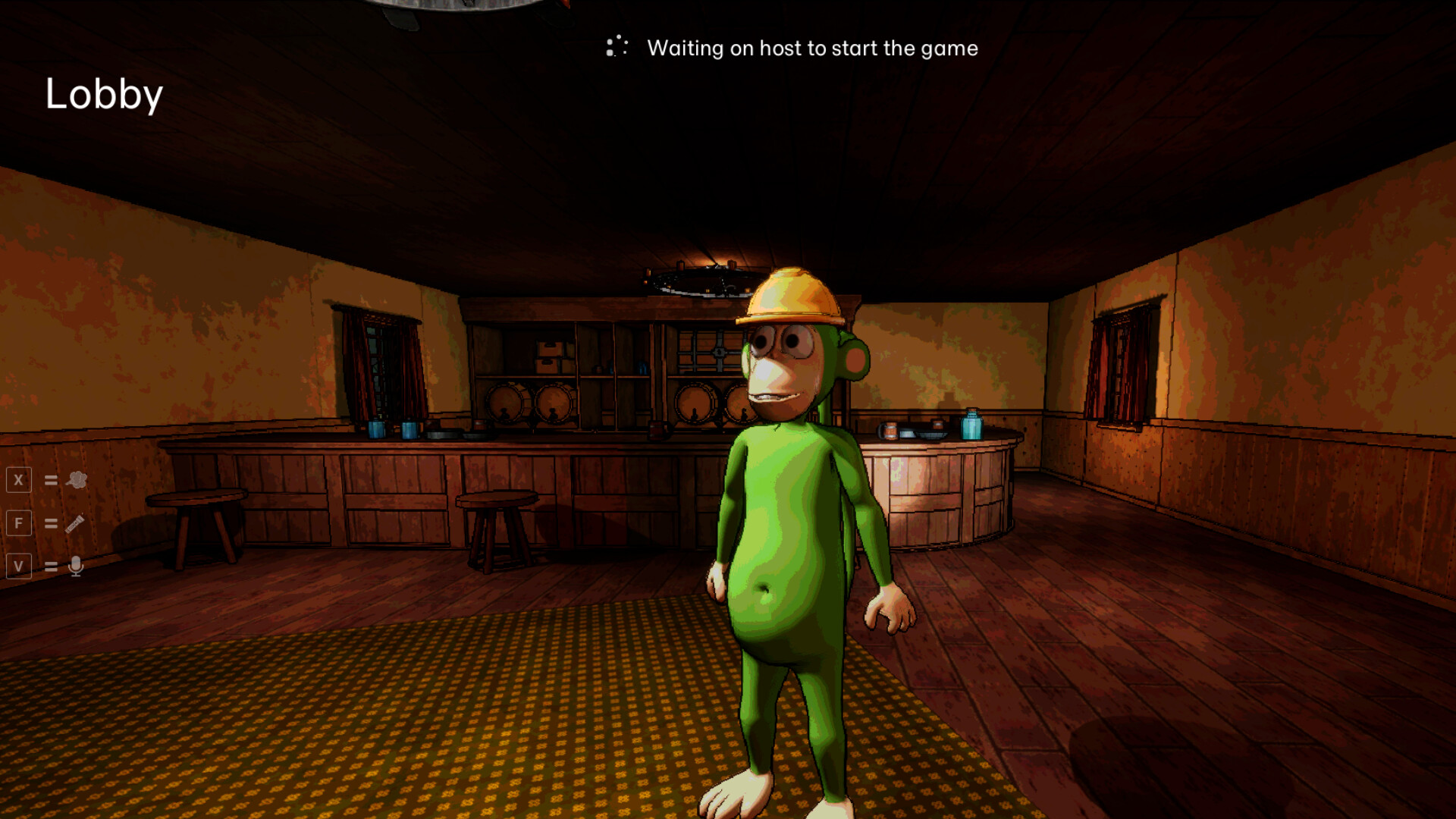
Task: Click the microphone icon beside the V keybind
Action: click(75, 566)
